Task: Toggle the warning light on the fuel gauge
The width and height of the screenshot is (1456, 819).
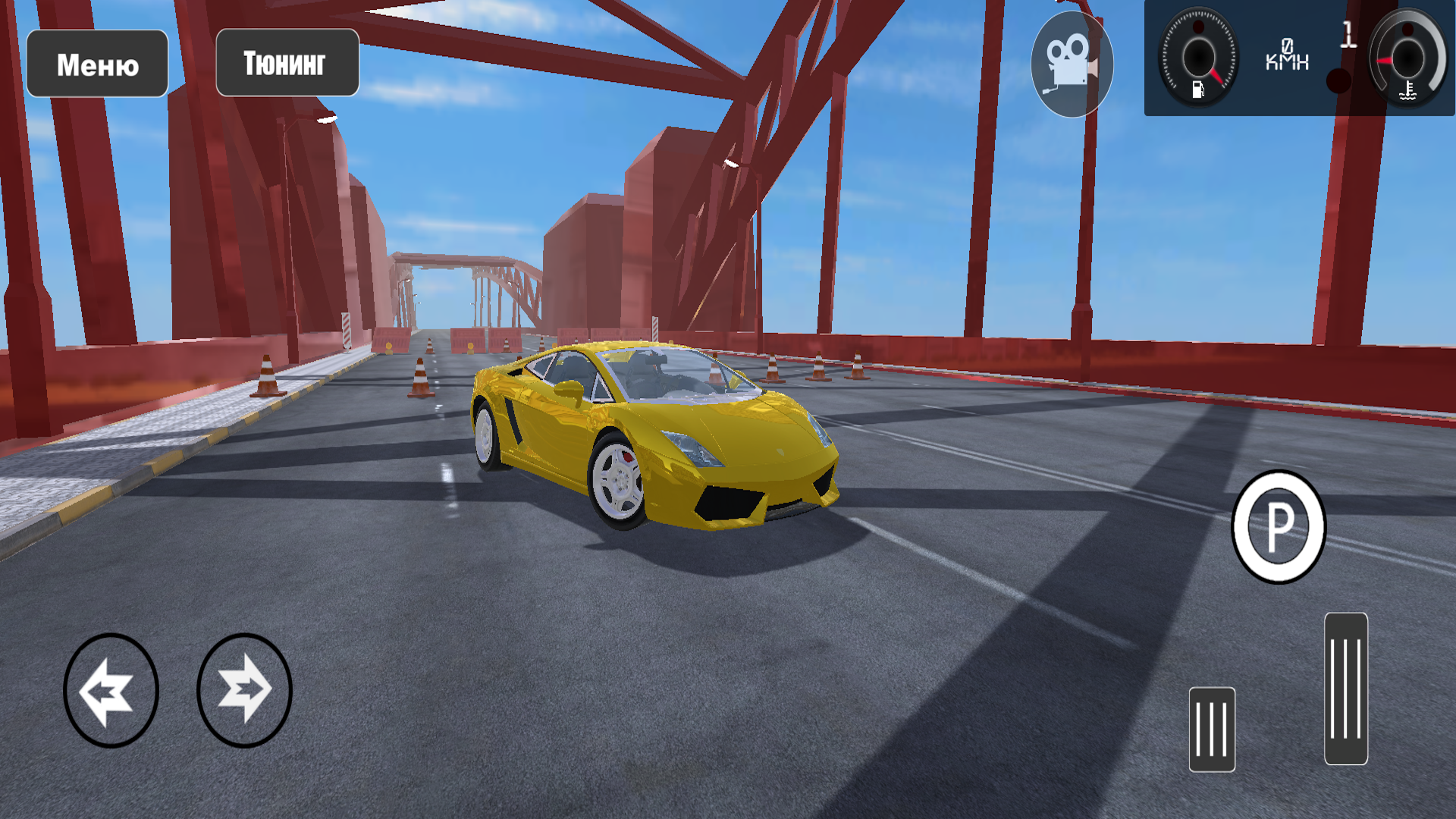Action: click(x=1198, y=27)
